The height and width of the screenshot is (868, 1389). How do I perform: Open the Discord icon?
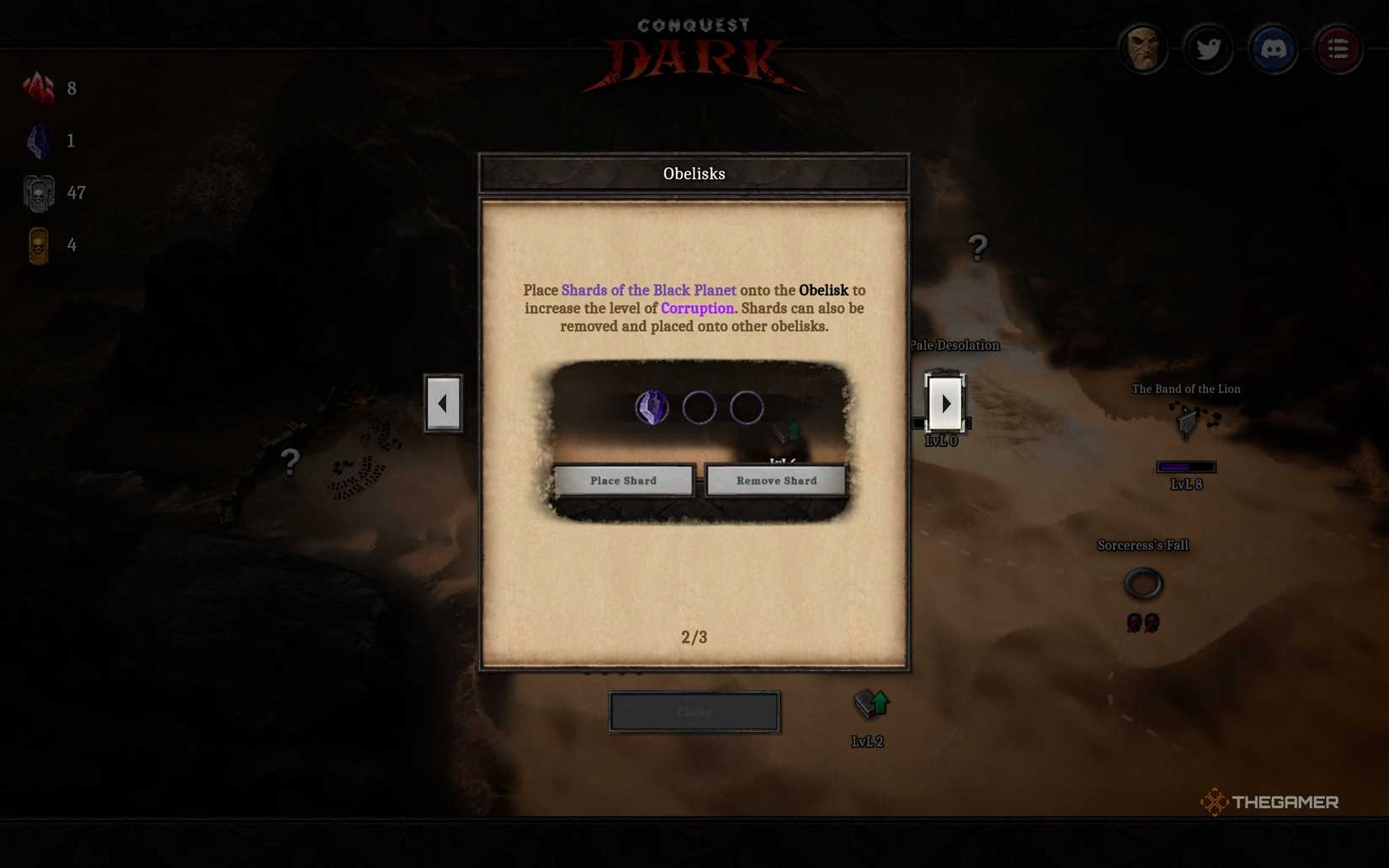click(x=1273, y=49)
